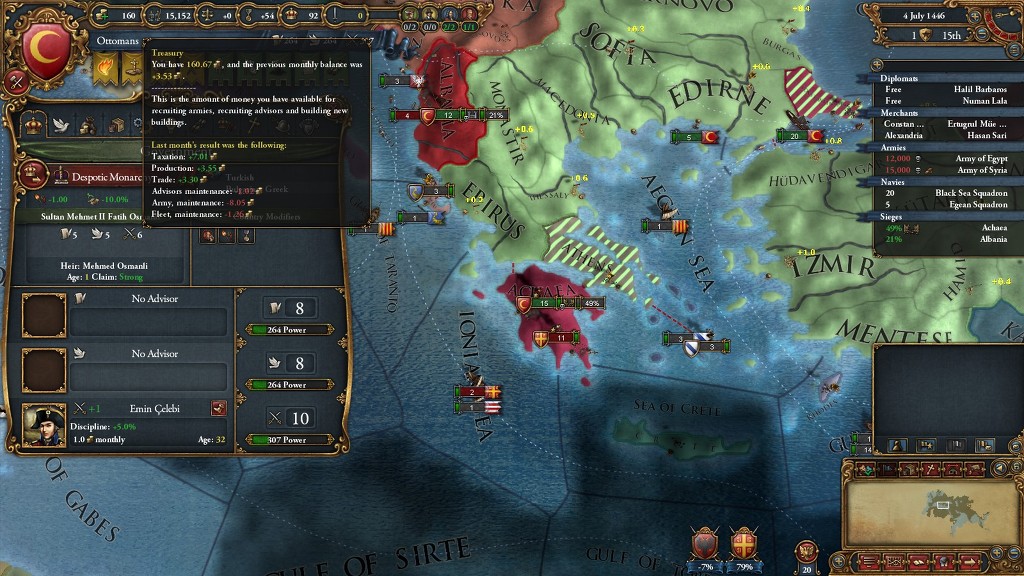Viewport: 1024px width, 576px height.
Task: Dismiss advisor Emin Çelebi
Action: pyautogui.click(x=218, y=408)
